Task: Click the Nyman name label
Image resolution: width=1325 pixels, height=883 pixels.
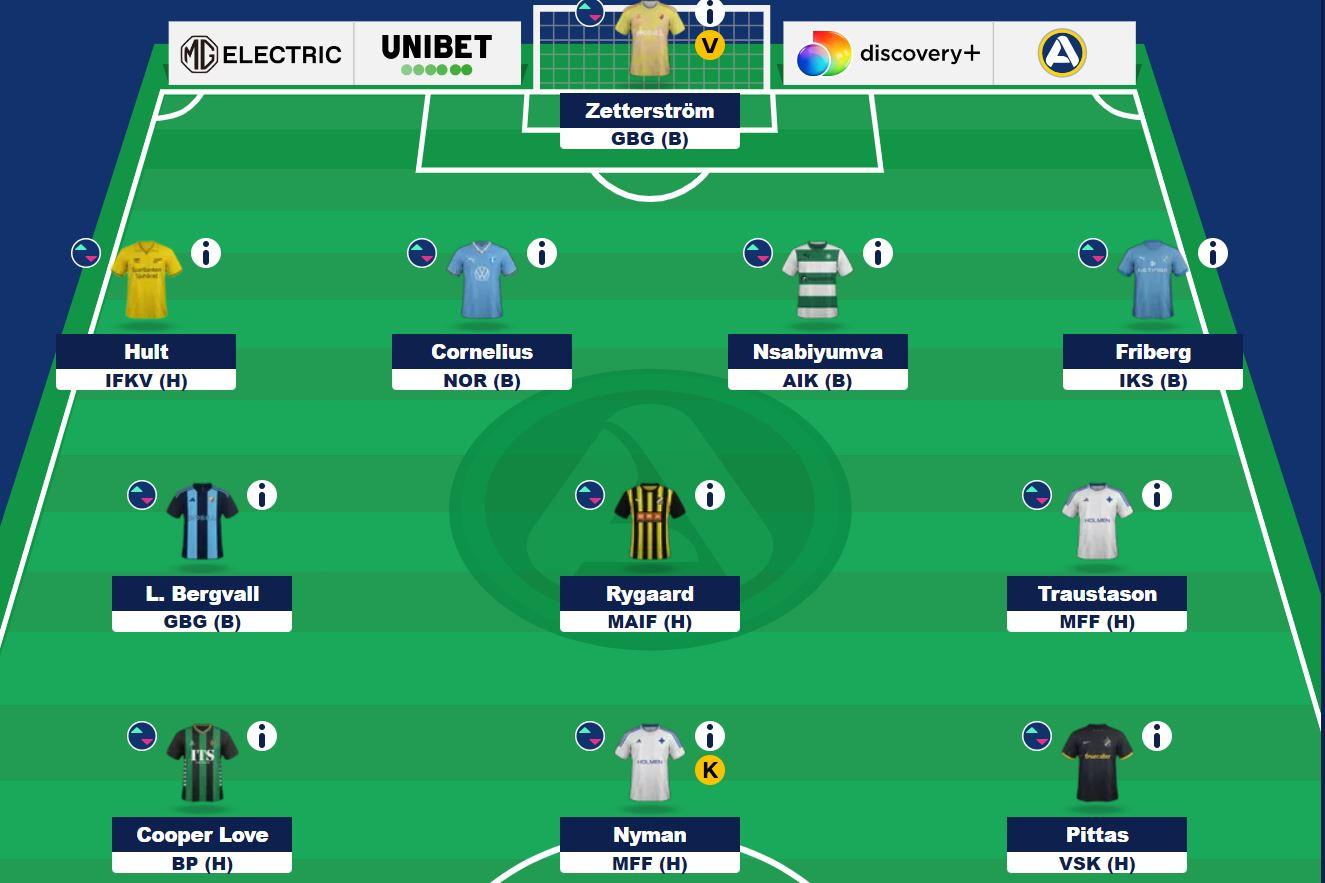Action: pos(649,835)
